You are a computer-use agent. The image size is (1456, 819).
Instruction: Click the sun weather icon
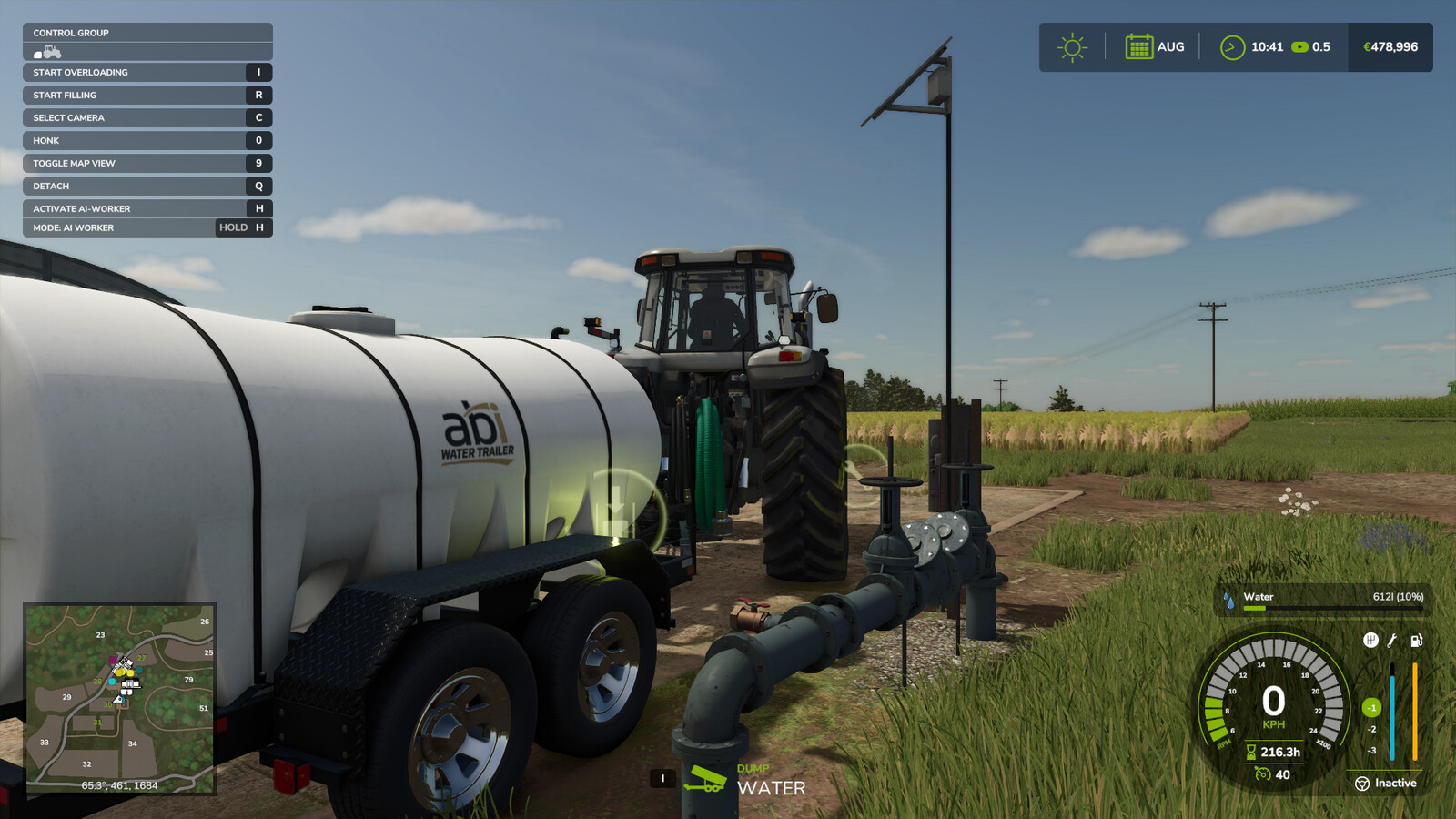tap(1072, 45)
